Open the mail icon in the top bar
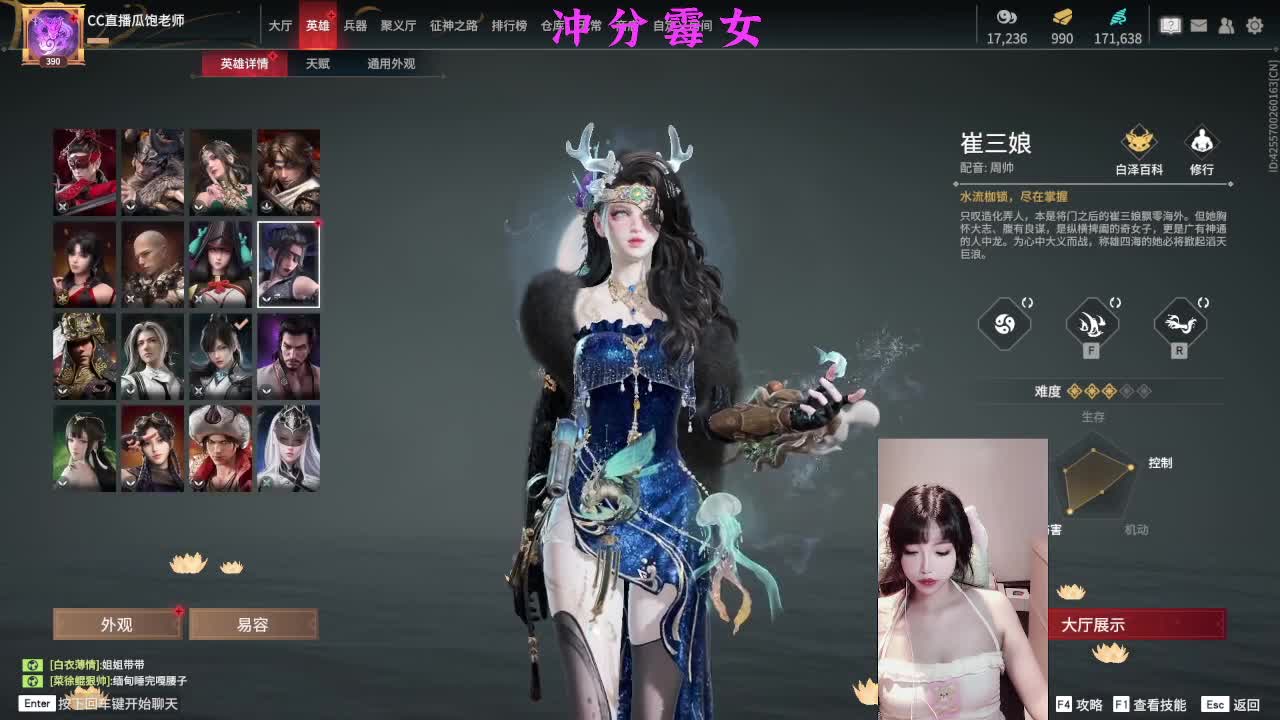1280x720 pixels. [1198, 24]
